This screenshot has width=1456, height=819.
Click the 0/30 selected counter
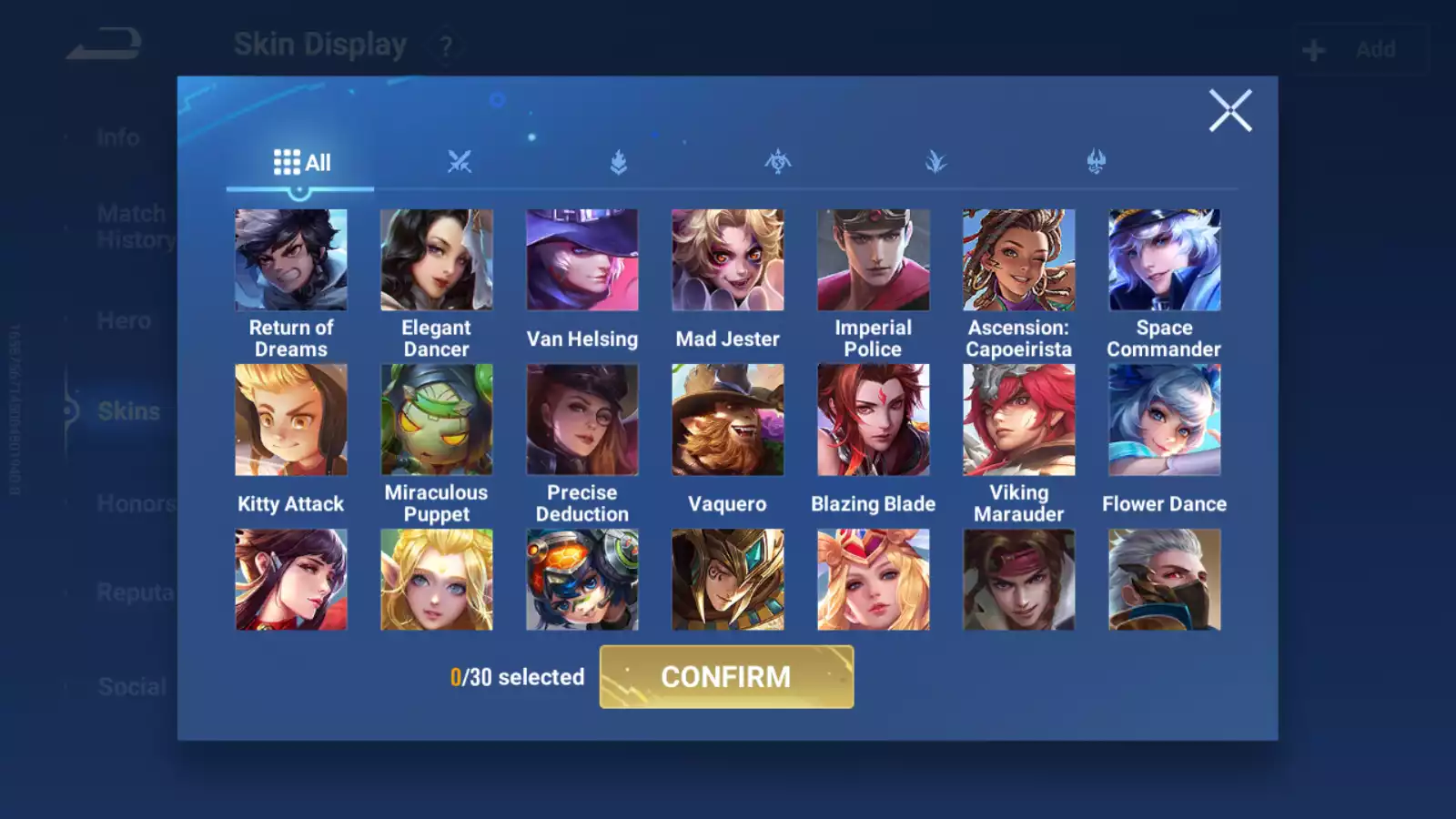(517, 677)
